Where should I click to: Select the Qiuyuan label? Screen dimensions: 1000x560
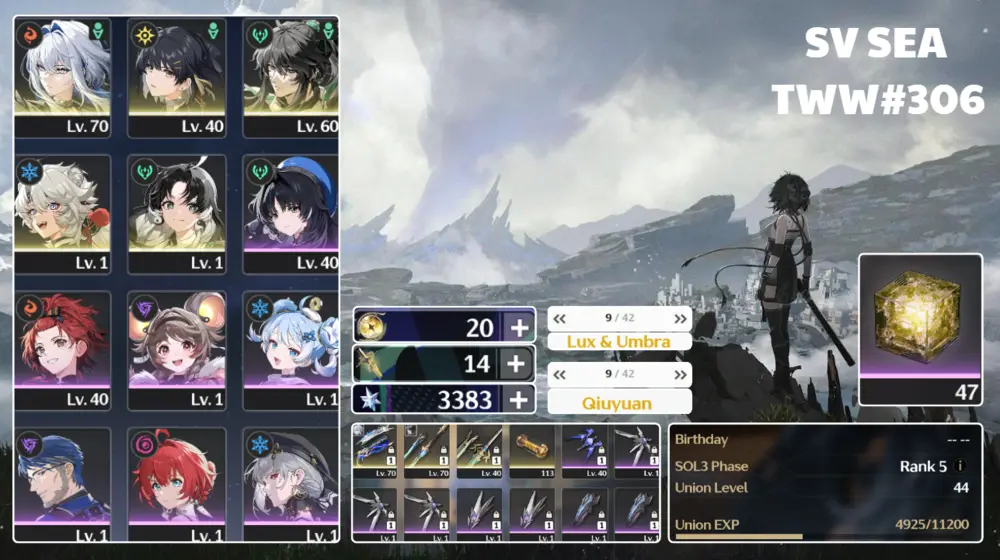(620, 401)
